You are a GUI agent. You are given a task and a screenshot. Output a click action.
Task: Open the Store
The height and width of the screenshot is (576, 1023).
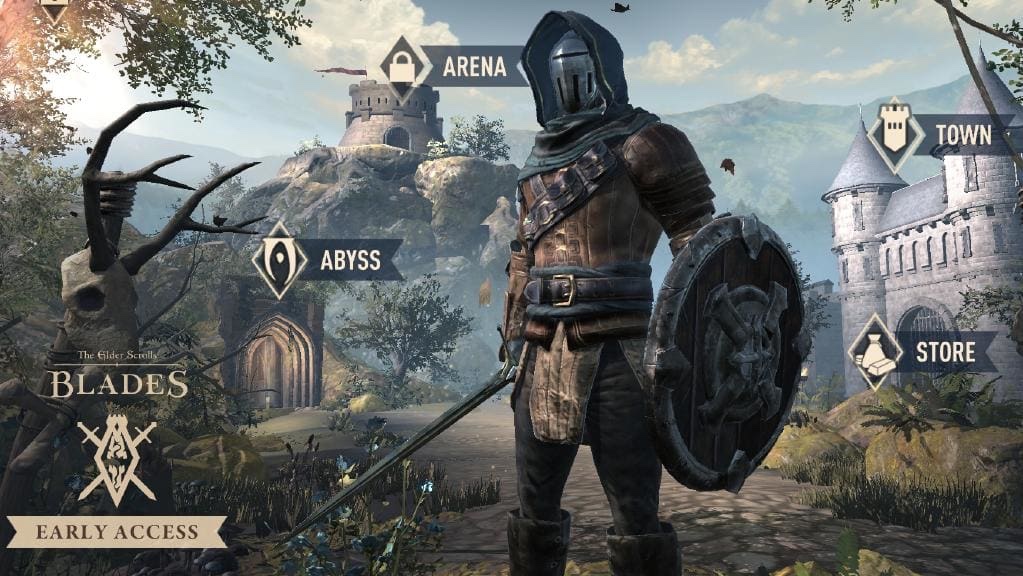click(x=922, y=352)
